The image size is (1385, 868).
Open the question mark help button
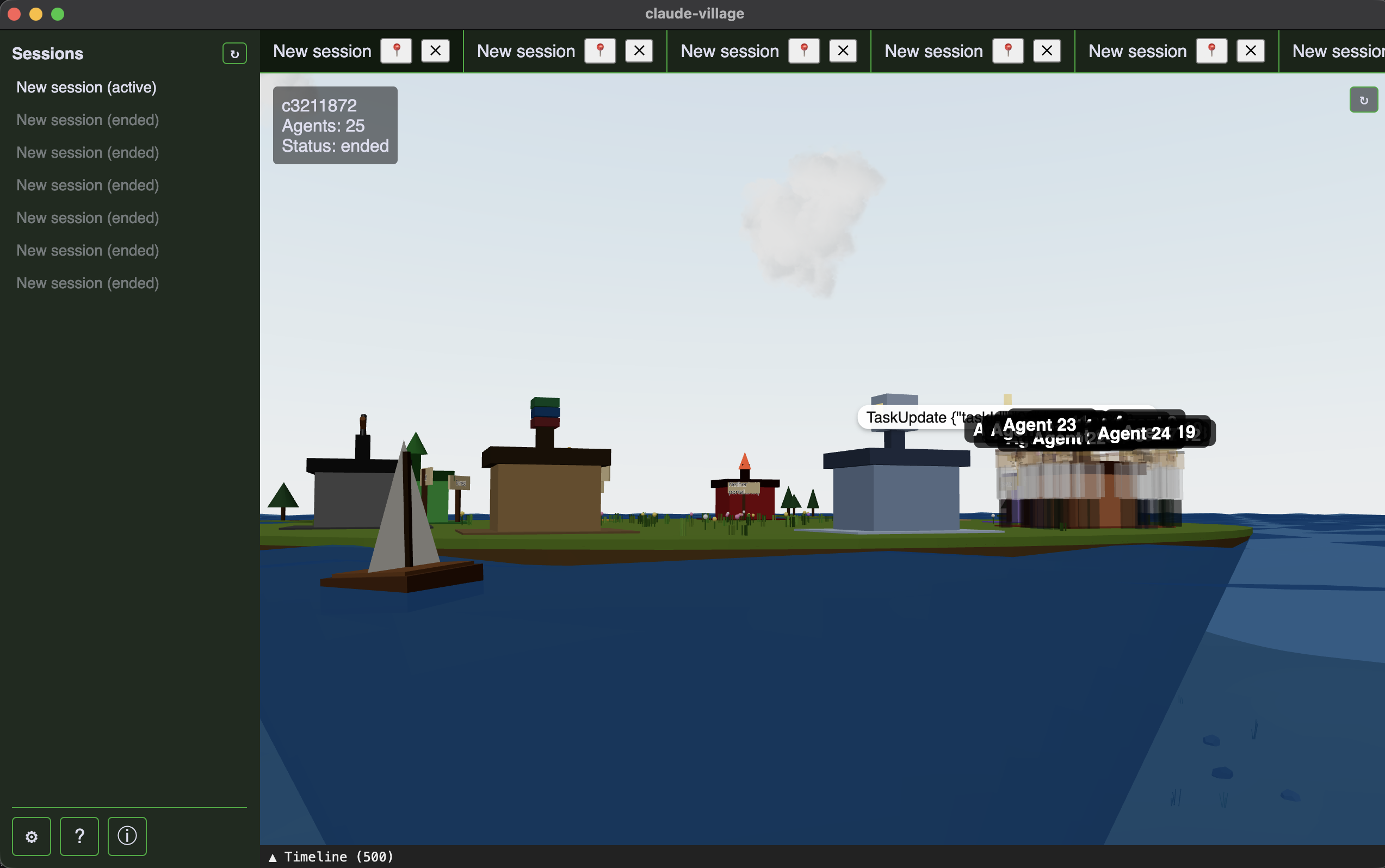tap(79, 836)
